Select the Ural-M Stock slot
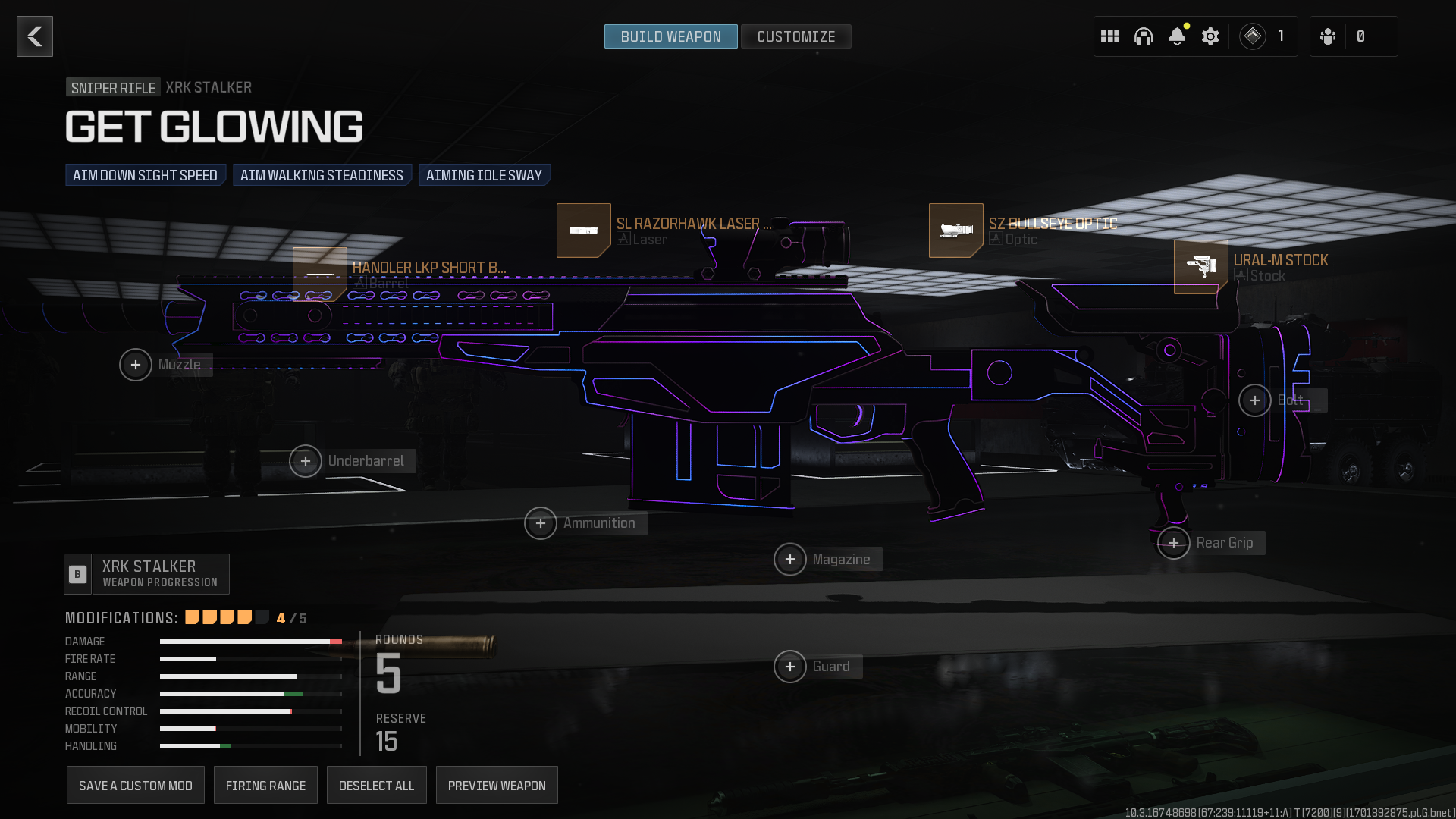This screenshot has height=819, width=1456. coord(1201,267)
